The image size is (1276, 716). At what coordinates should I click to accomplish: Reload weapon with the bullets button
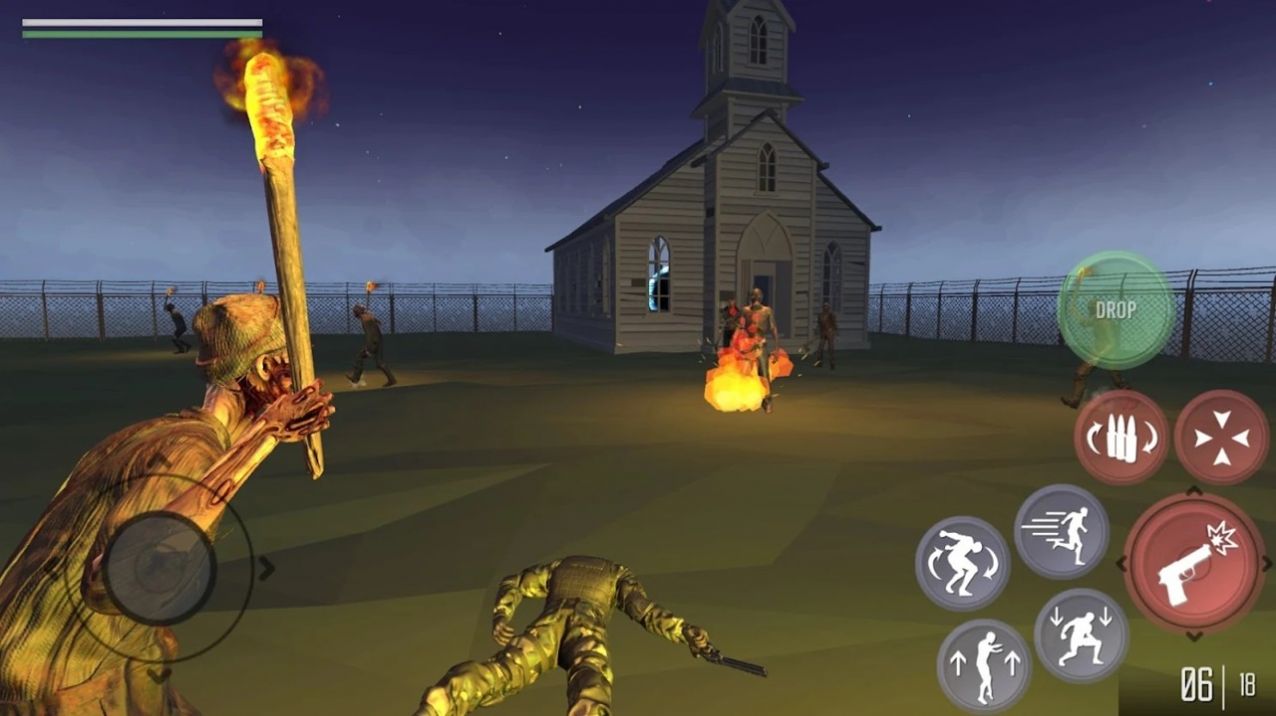(x=1121, y=437)
